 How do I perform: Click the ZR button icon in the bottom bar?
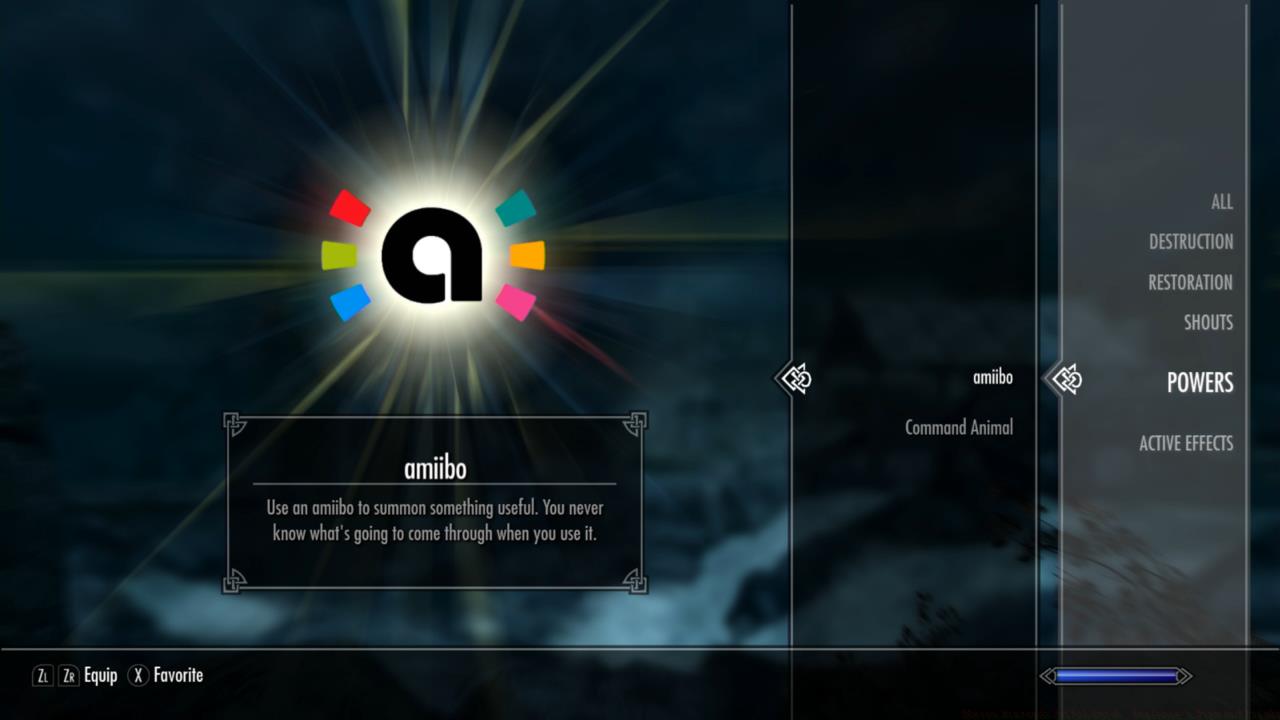[66, 675]
